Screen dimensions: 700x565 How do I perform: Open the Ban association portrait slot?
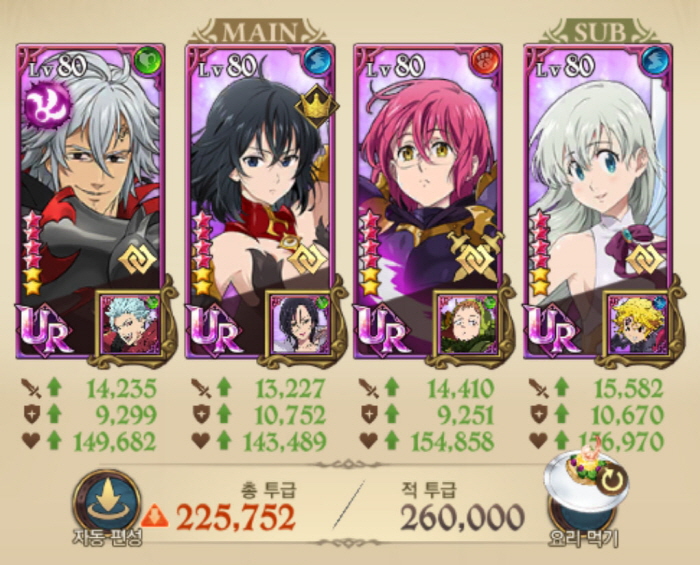coord(127,322)
